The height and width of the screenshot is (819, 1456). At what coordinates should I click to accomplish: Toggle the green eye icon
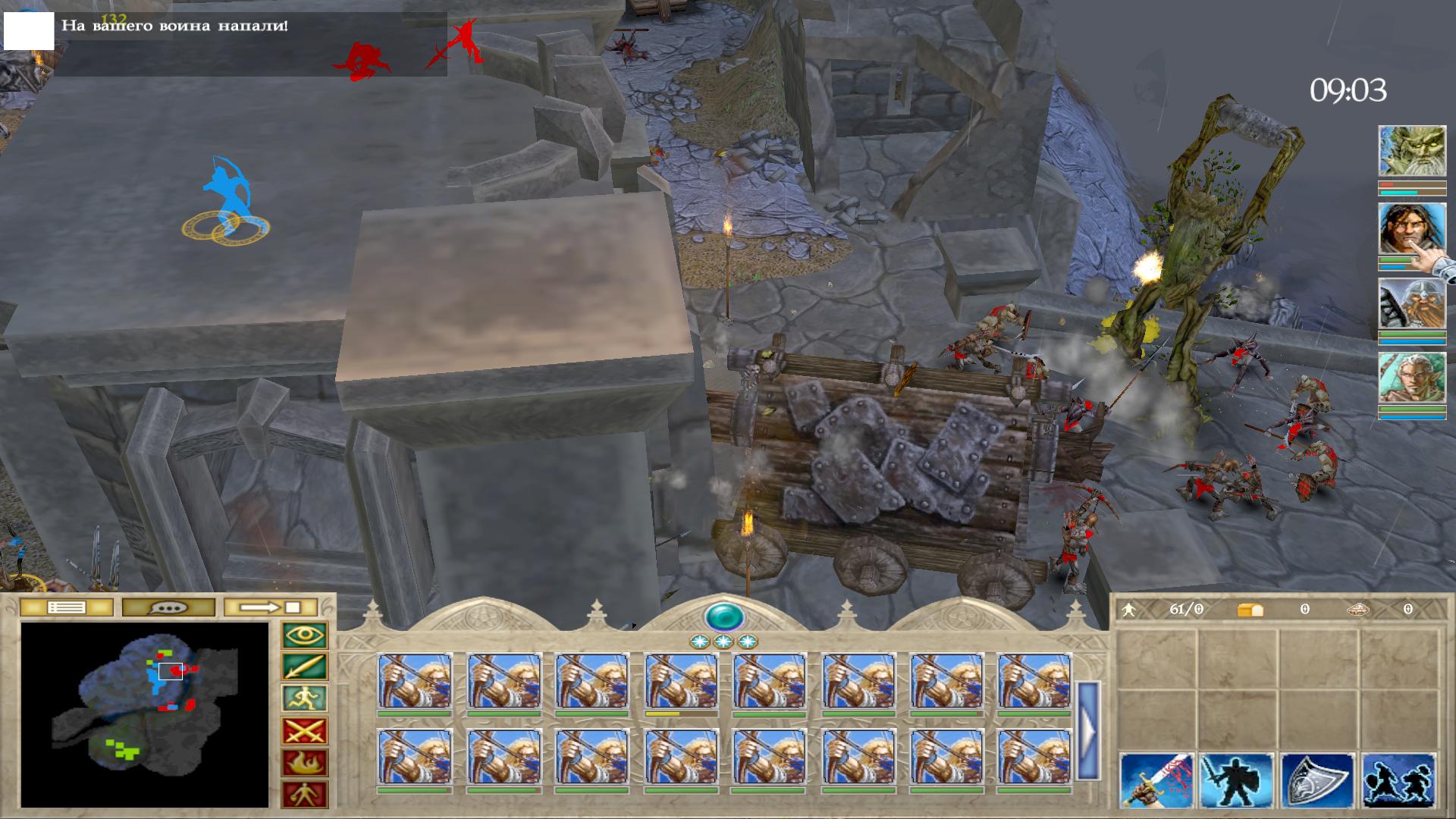pos(304,635)
